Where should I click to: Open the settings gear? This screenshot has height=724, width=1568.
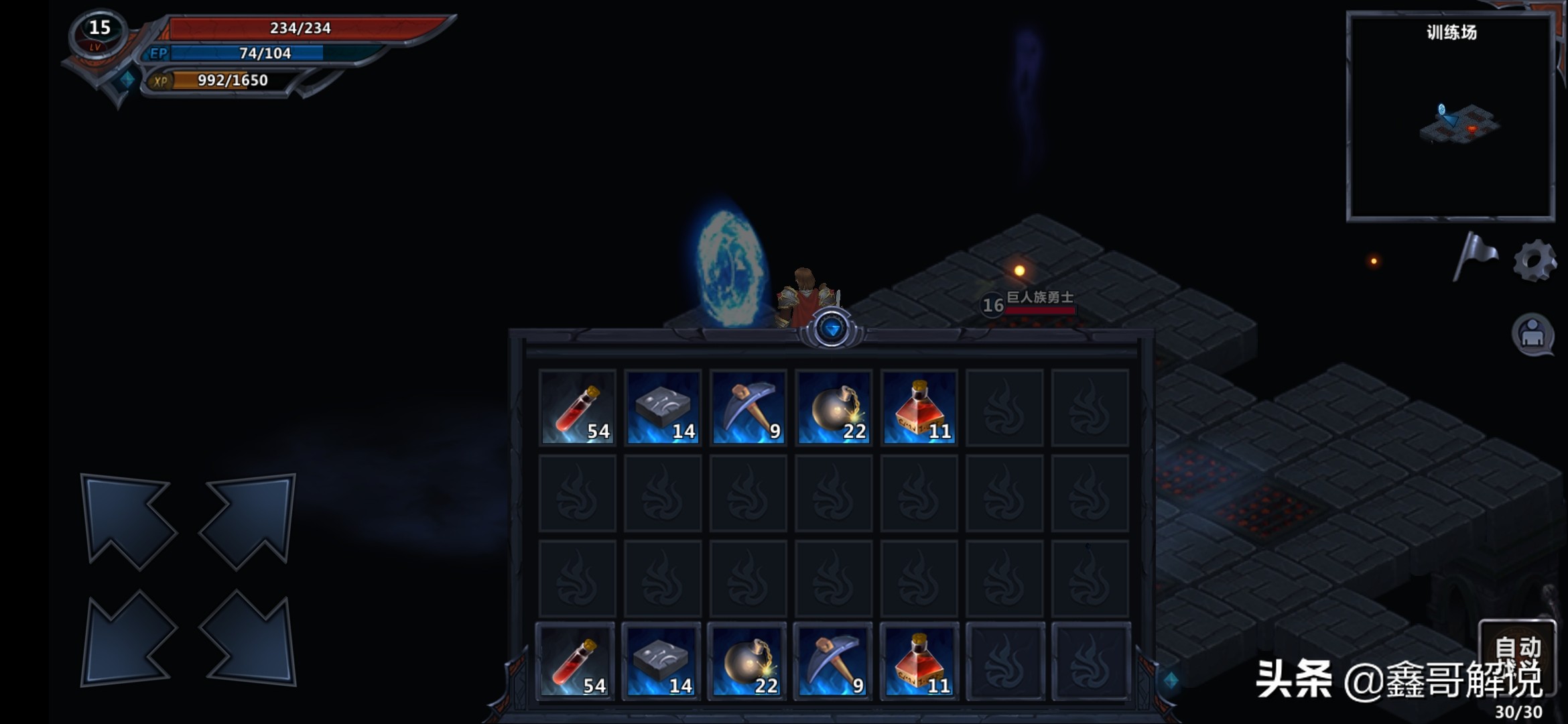coord(1534,260)
